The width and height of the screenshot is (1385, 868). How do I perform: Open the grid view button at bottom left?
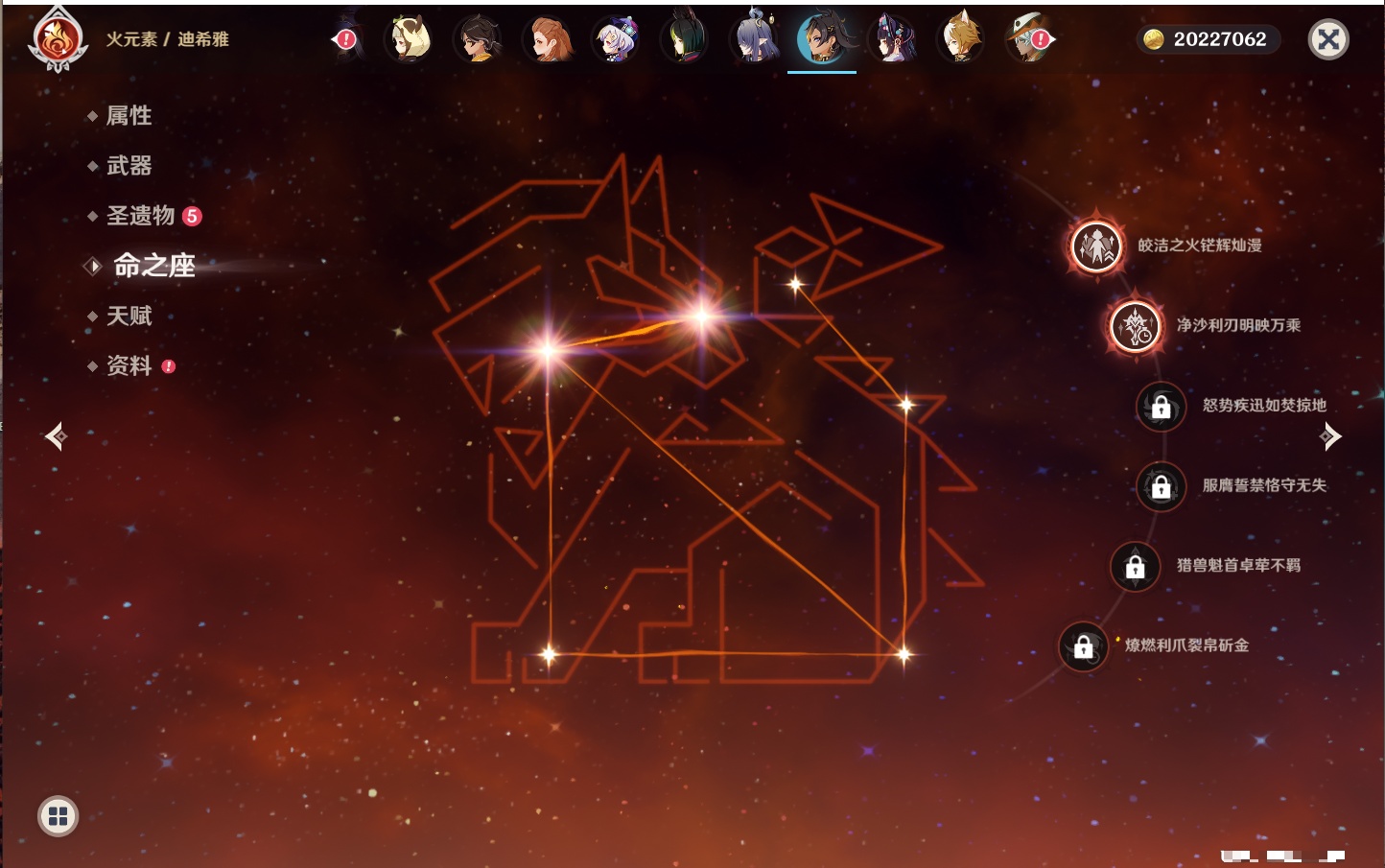coord(58,816)
